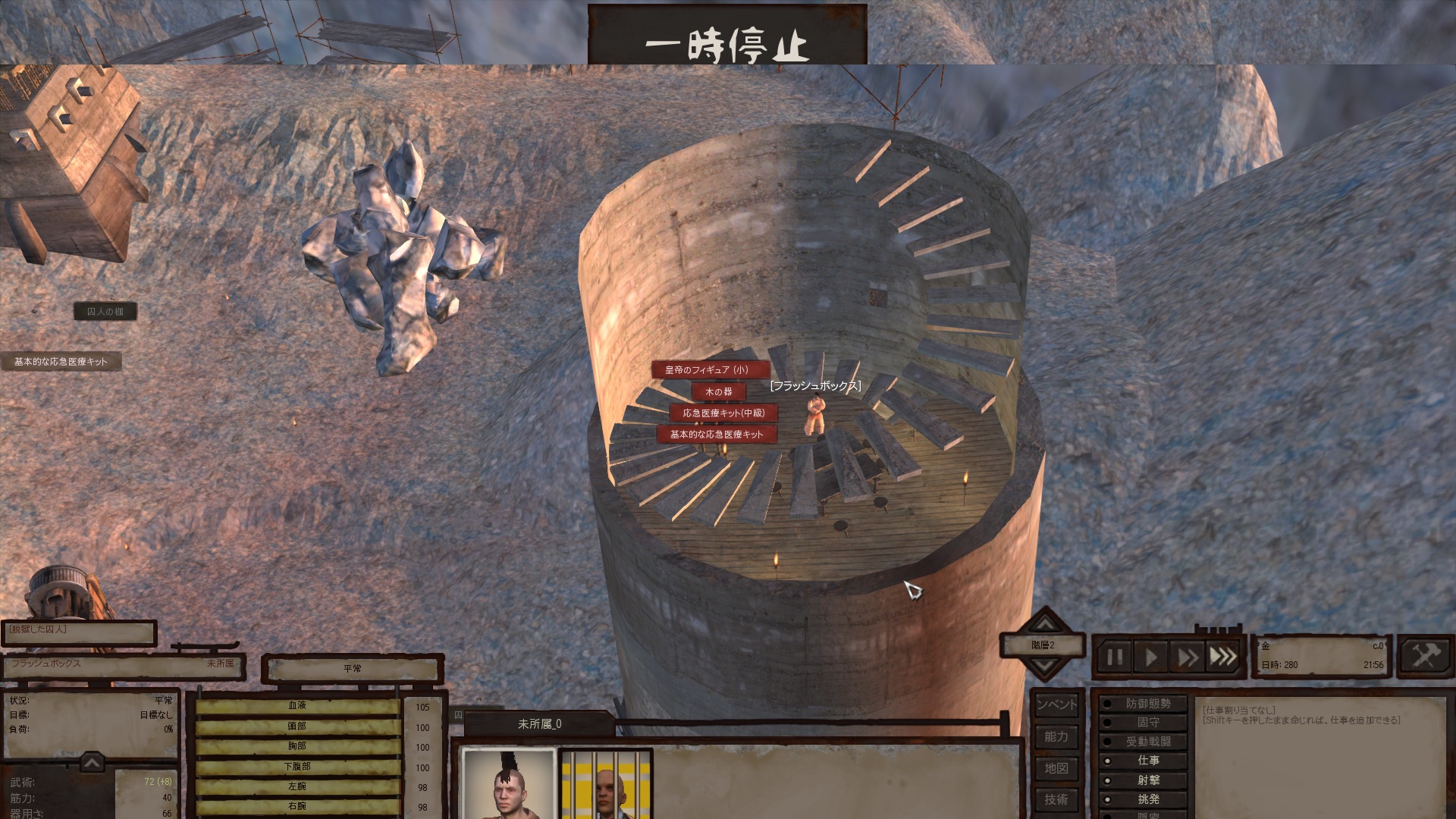Screen dimensions: 1456x819
Task: Select the caged prisoner portrait
Action: 606,785
